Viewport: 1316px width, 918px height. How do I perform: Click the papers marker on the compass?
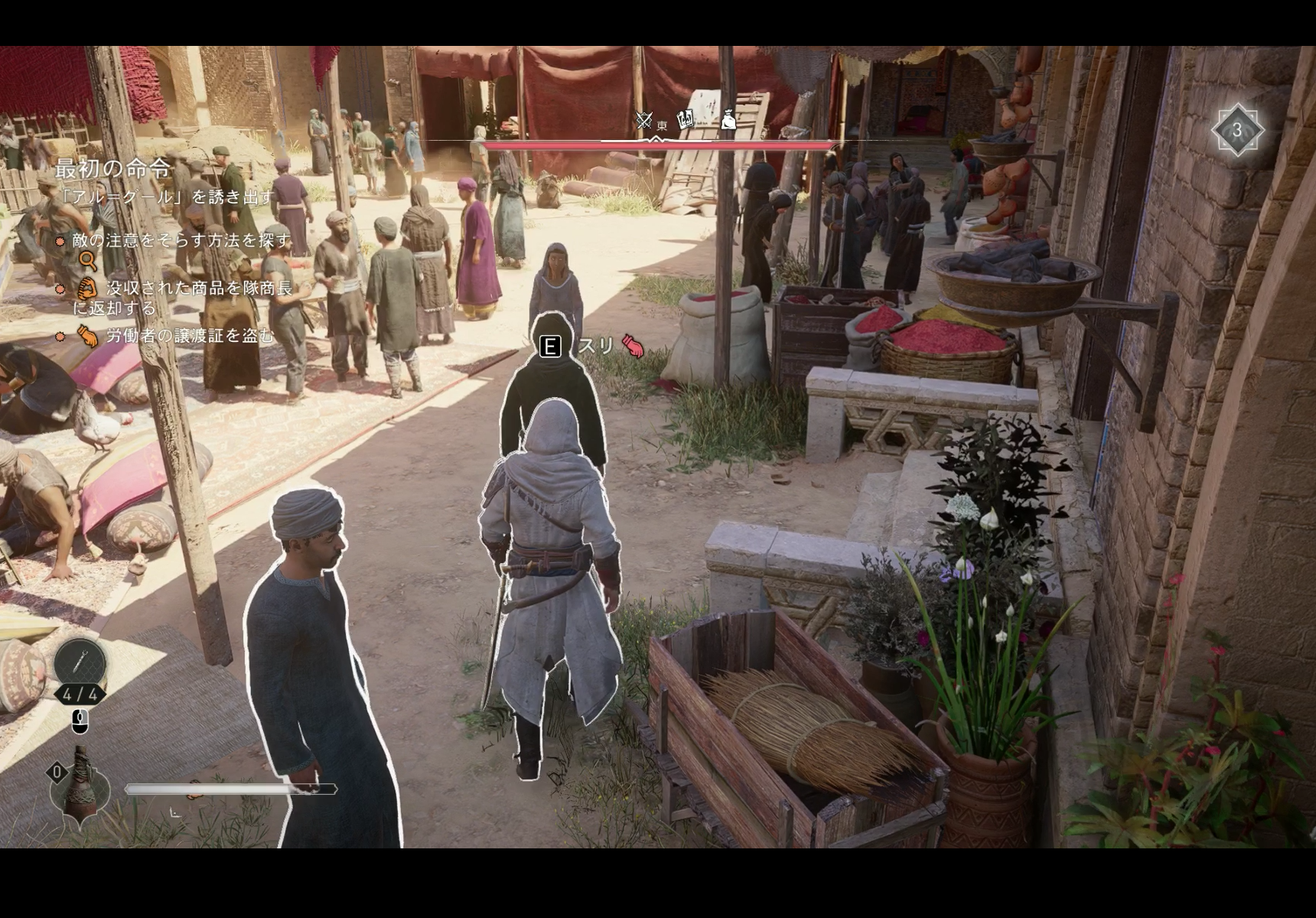pyautogui.click(x=686, y=118)
